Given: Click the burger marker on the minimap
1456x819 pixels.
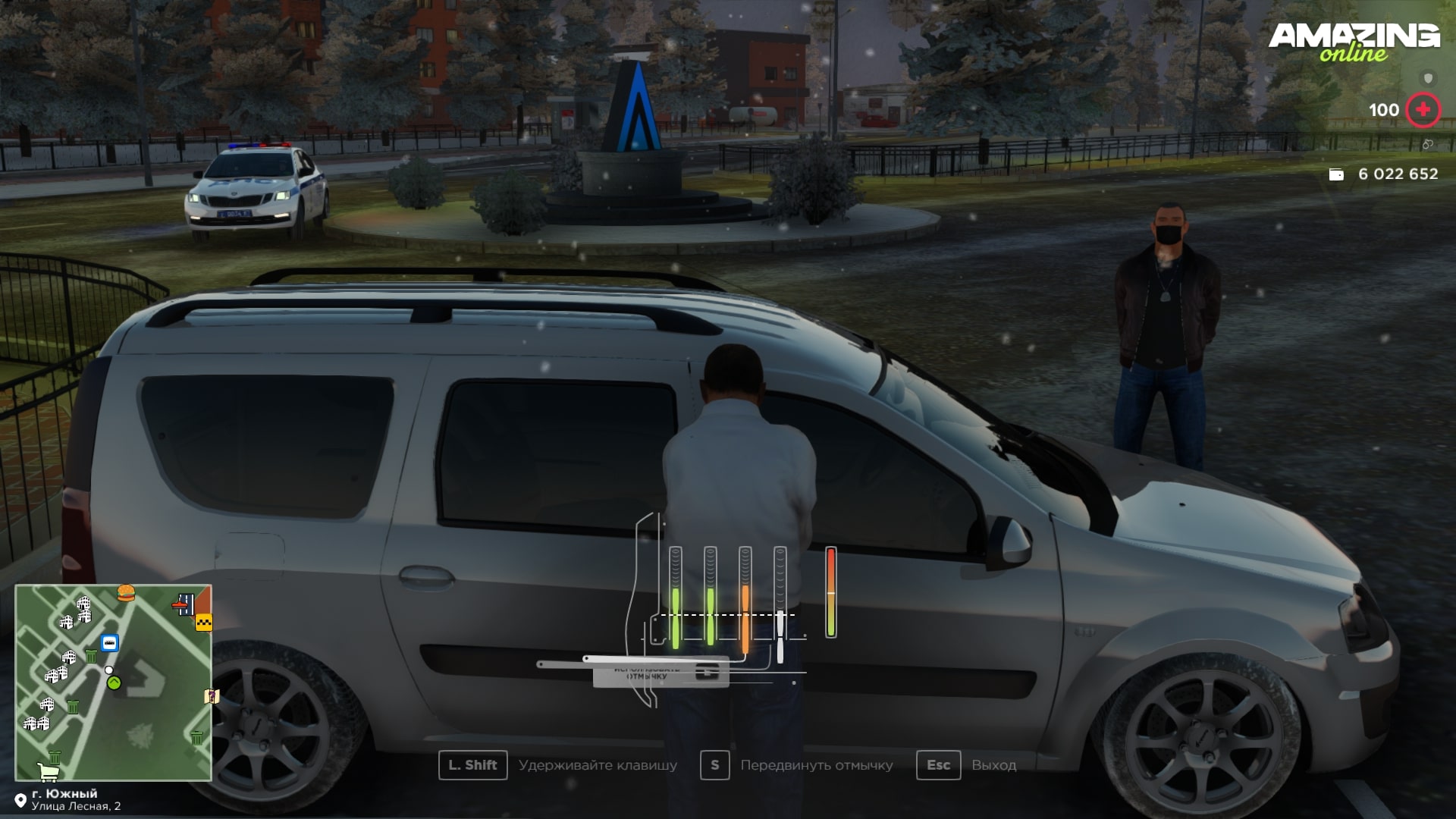Looking at the screenshot, I should tap(126, 592).
